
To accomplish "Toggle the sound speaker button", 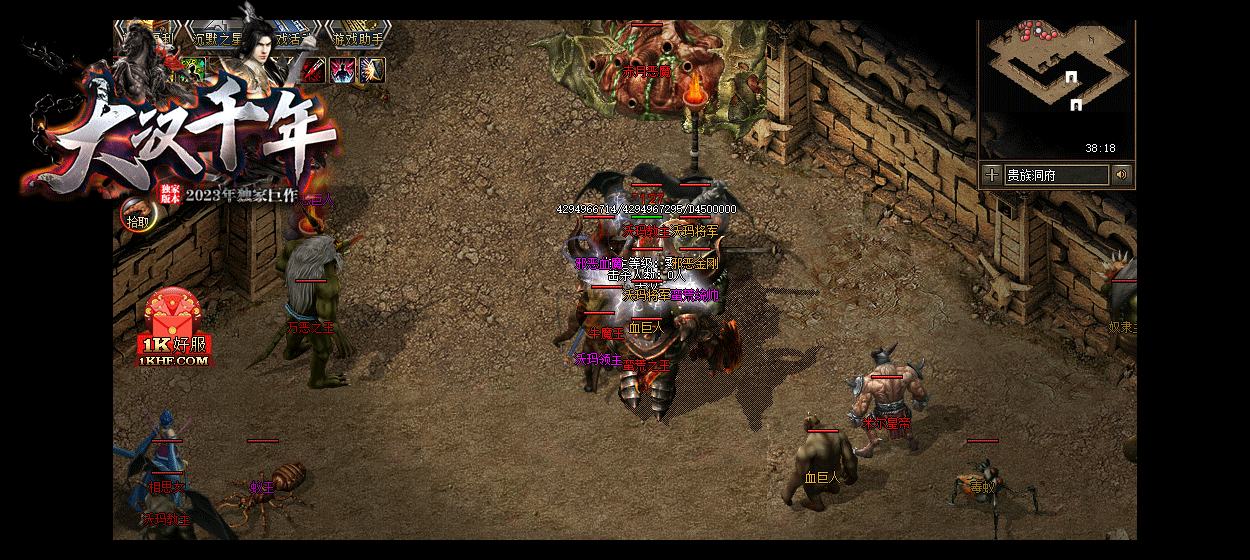I will point(1122,175).
